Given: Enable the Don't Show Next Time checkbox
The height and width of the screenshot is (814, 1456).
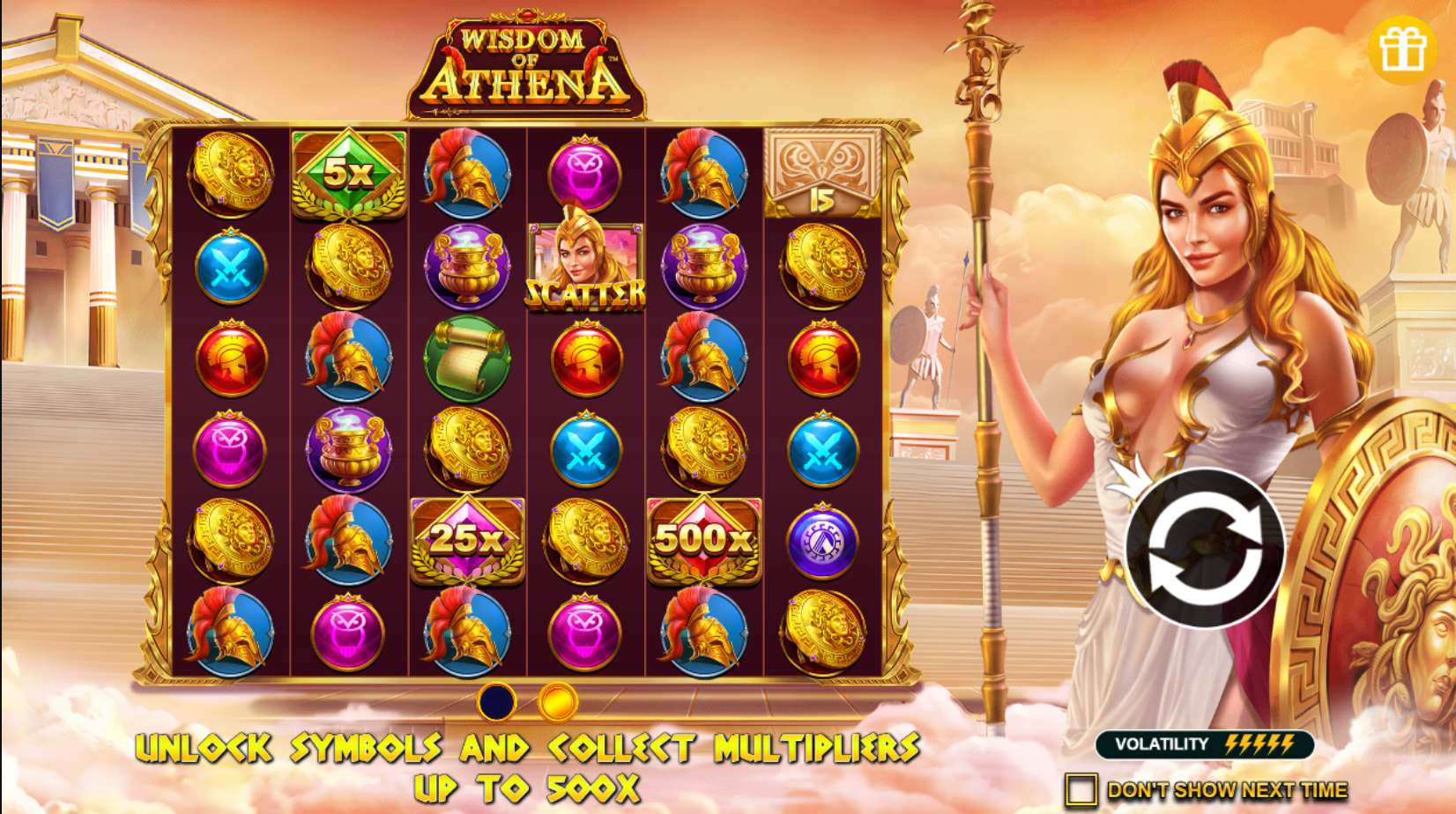Looking at the screenshot, I should point(1082,787).
